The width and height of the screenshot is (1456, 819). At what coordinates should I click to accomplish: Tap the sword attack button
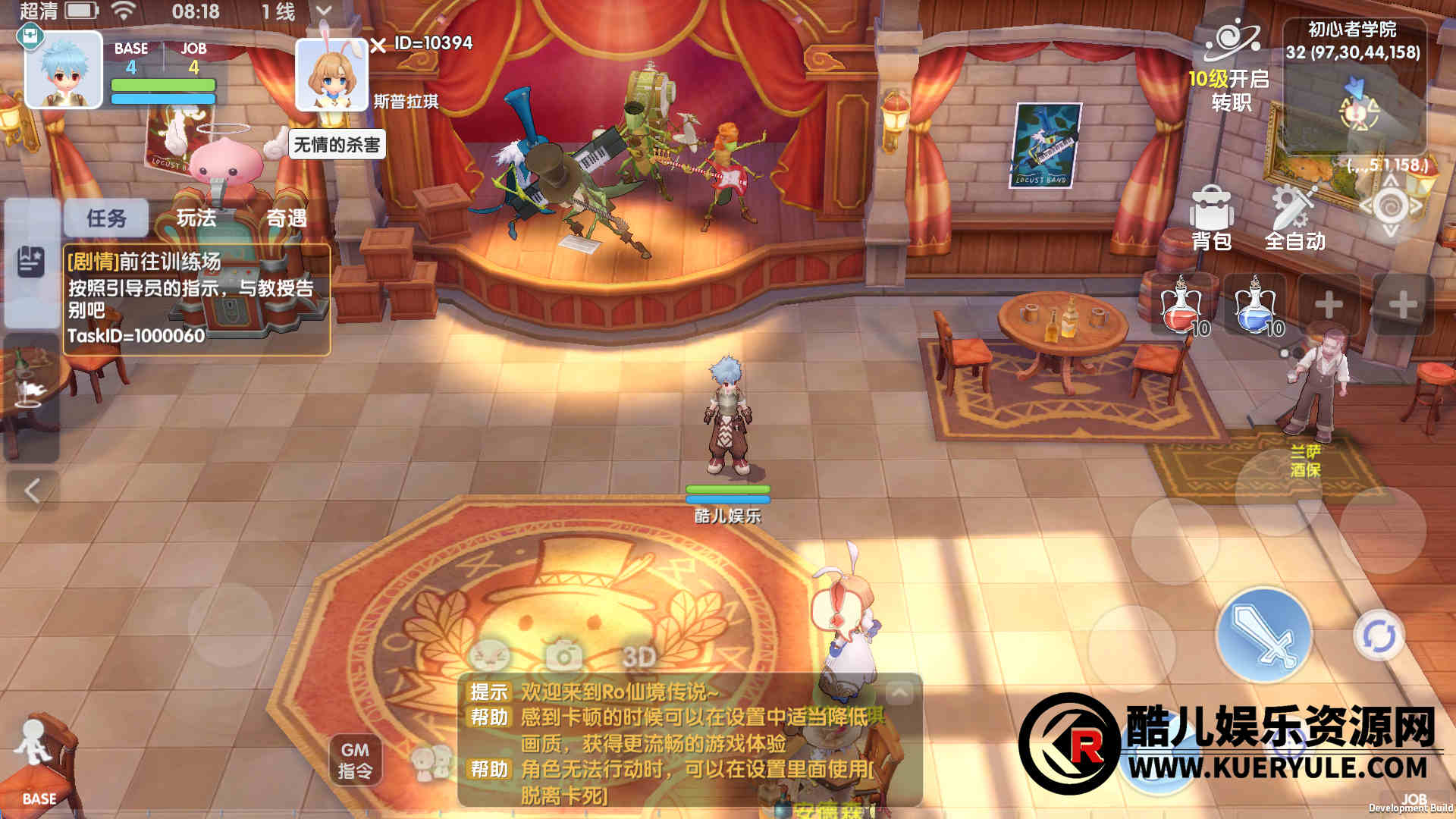pos(1263,635)
